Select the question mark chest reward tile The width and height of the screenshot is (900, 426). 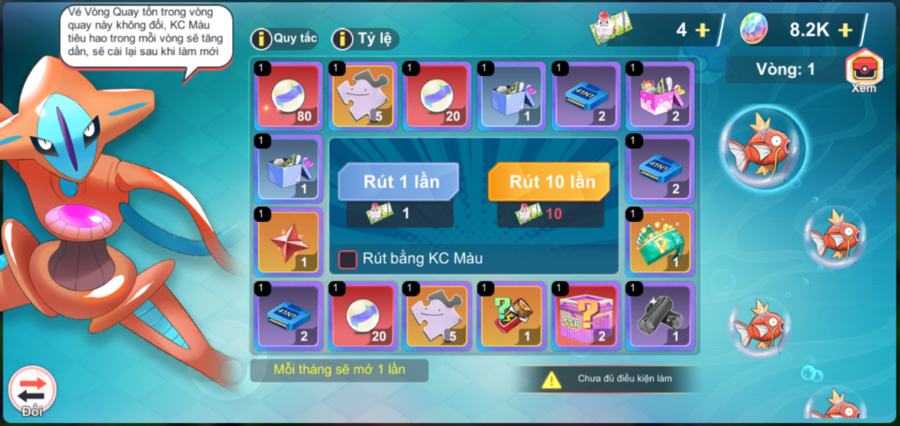point(511,316)
